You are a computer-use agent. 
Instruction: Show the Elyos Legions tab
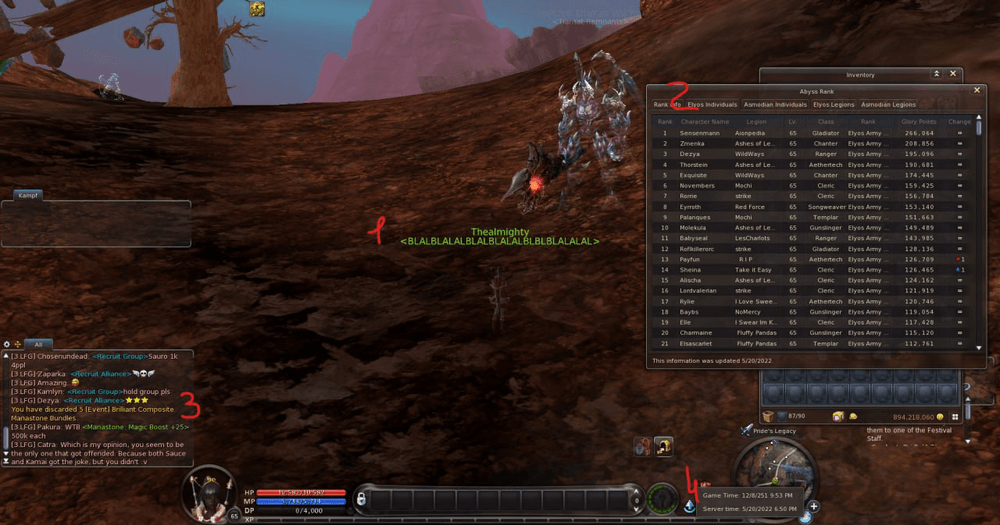point(834,104)
